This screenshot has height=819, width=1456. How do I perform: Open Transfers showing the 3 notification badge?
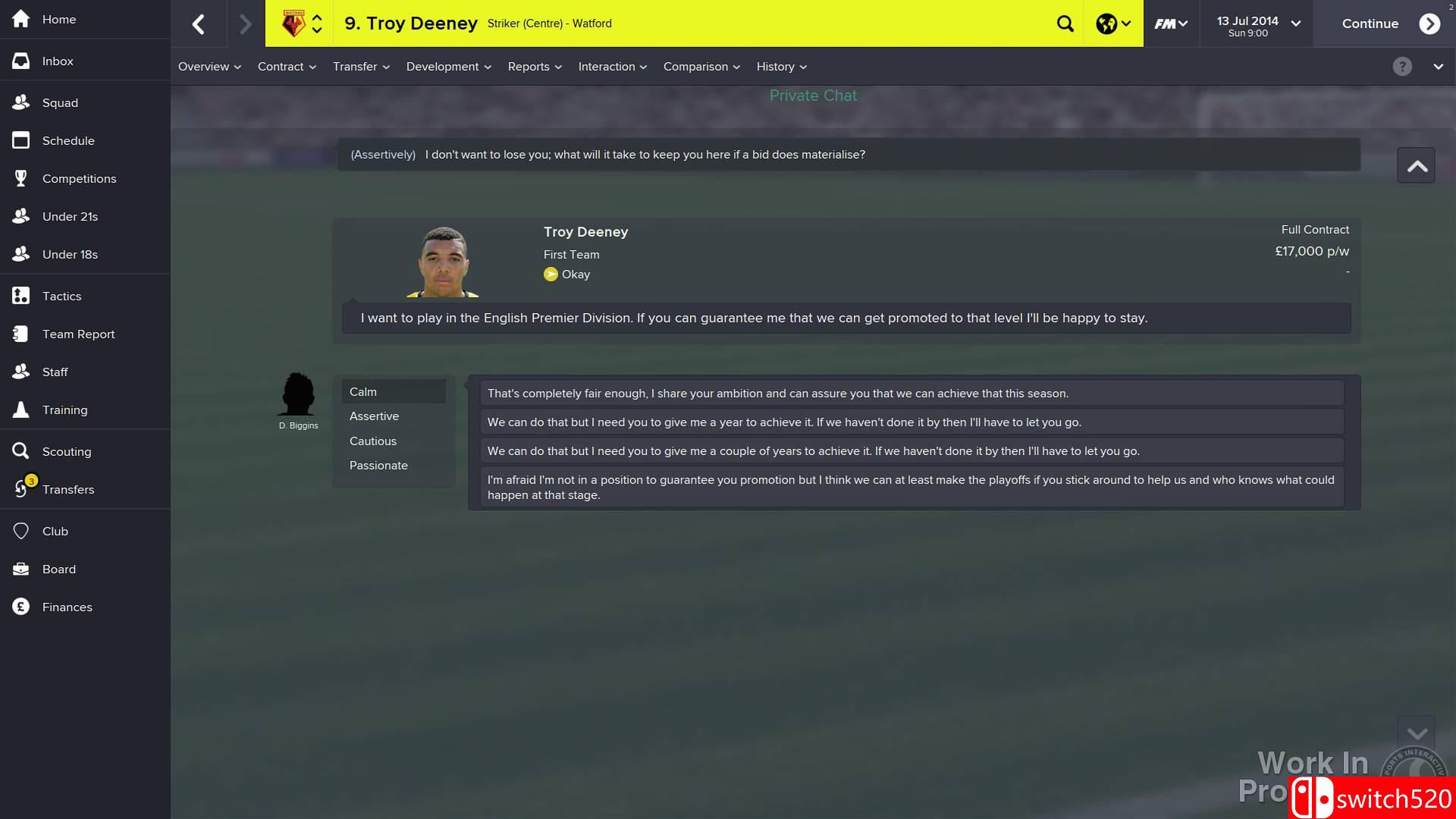[x=69, y=489]
